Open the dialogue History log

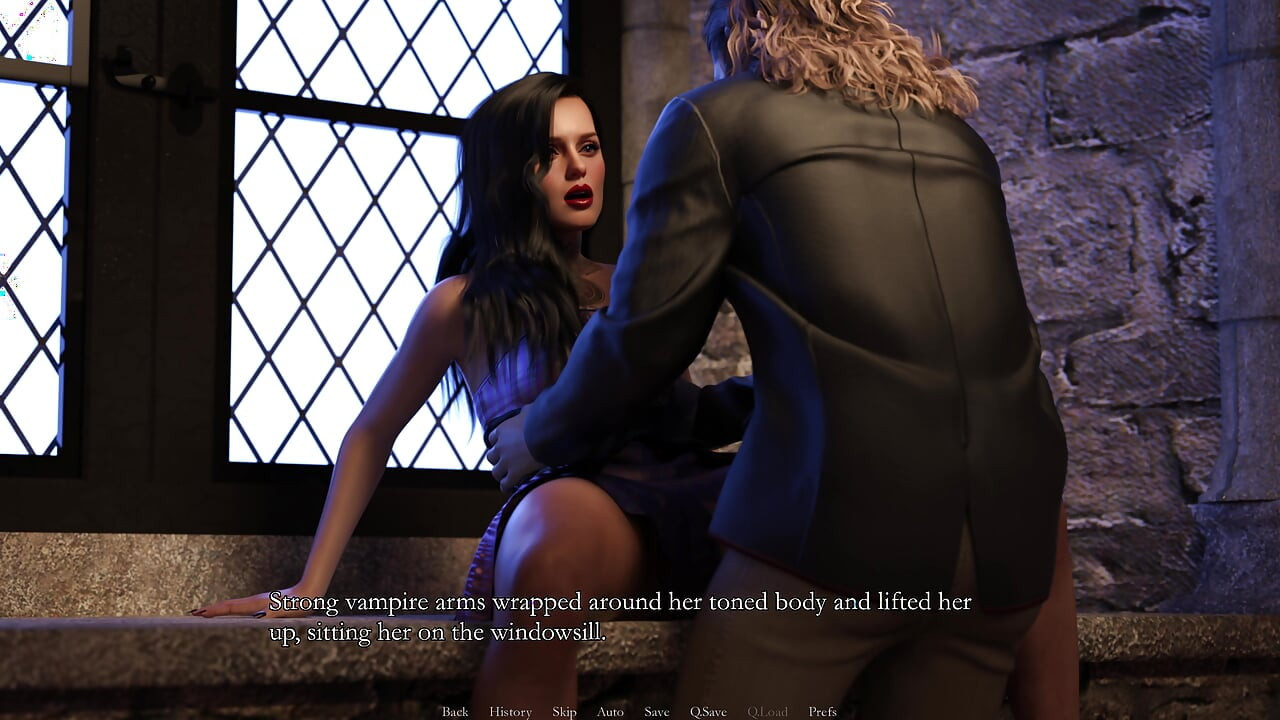click(x=510, y=712)
